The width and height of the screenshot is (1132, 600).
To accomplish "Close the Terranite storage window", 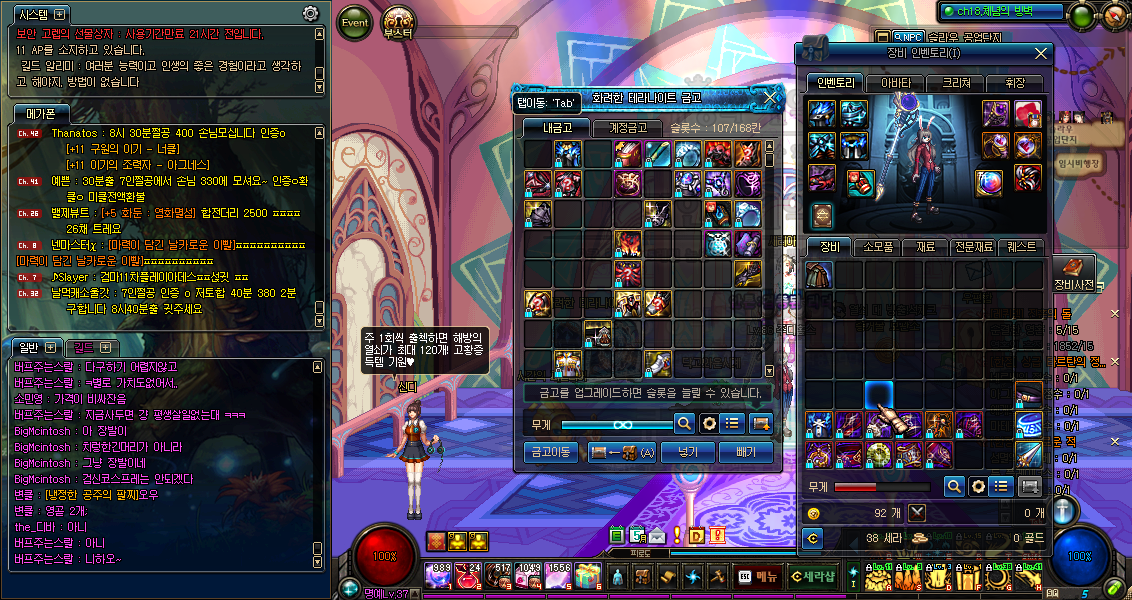I will pos(770,98).
